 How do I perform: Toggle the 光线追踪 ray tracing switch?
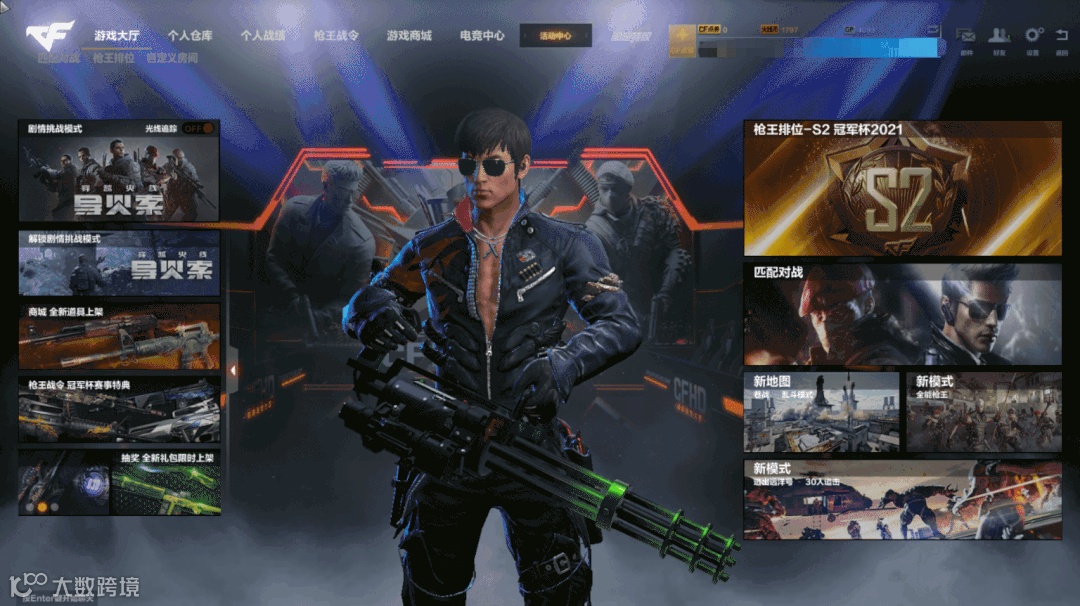198,129
